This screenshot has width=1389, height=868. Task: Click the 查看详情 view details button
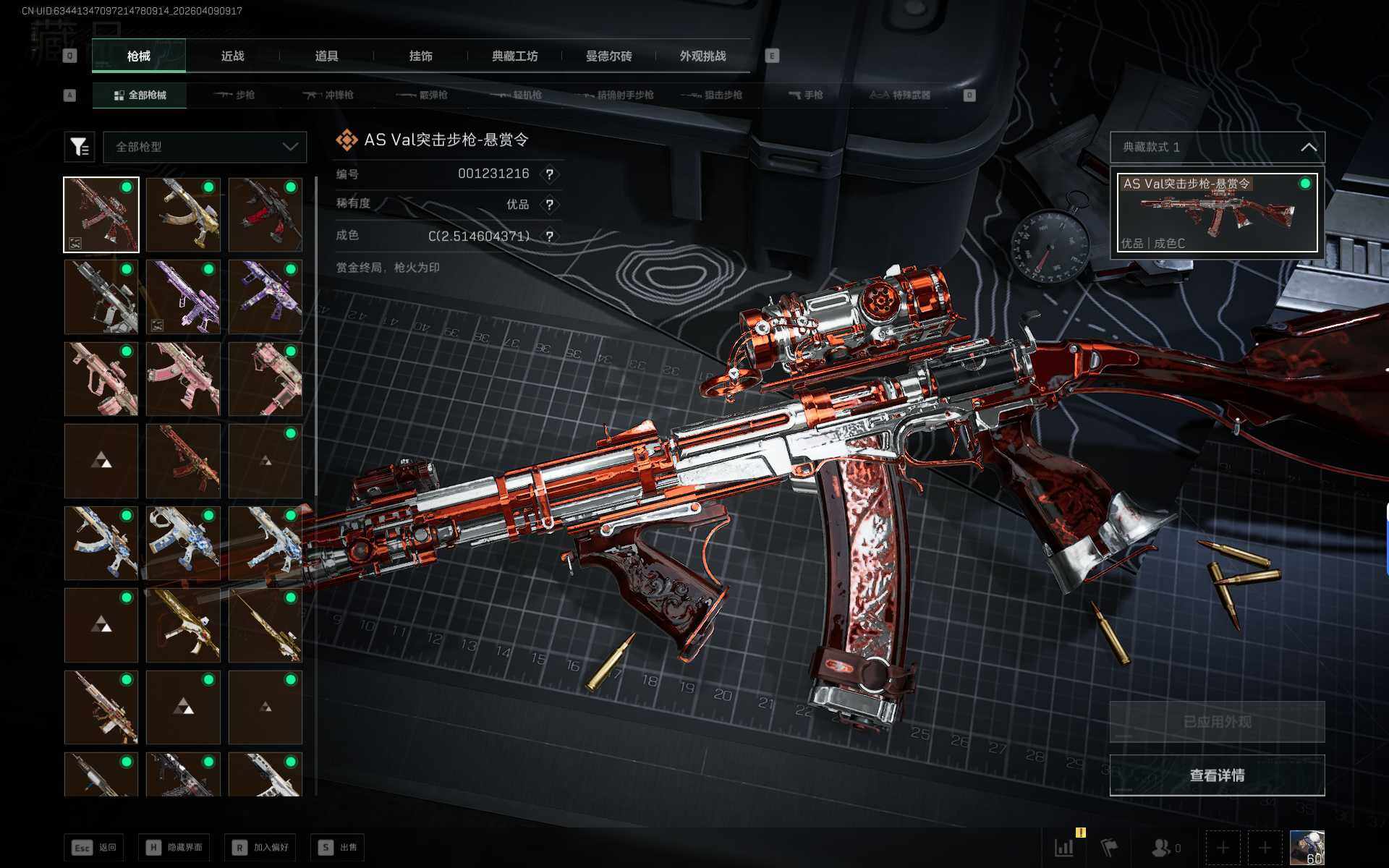tap(1217, 775)
